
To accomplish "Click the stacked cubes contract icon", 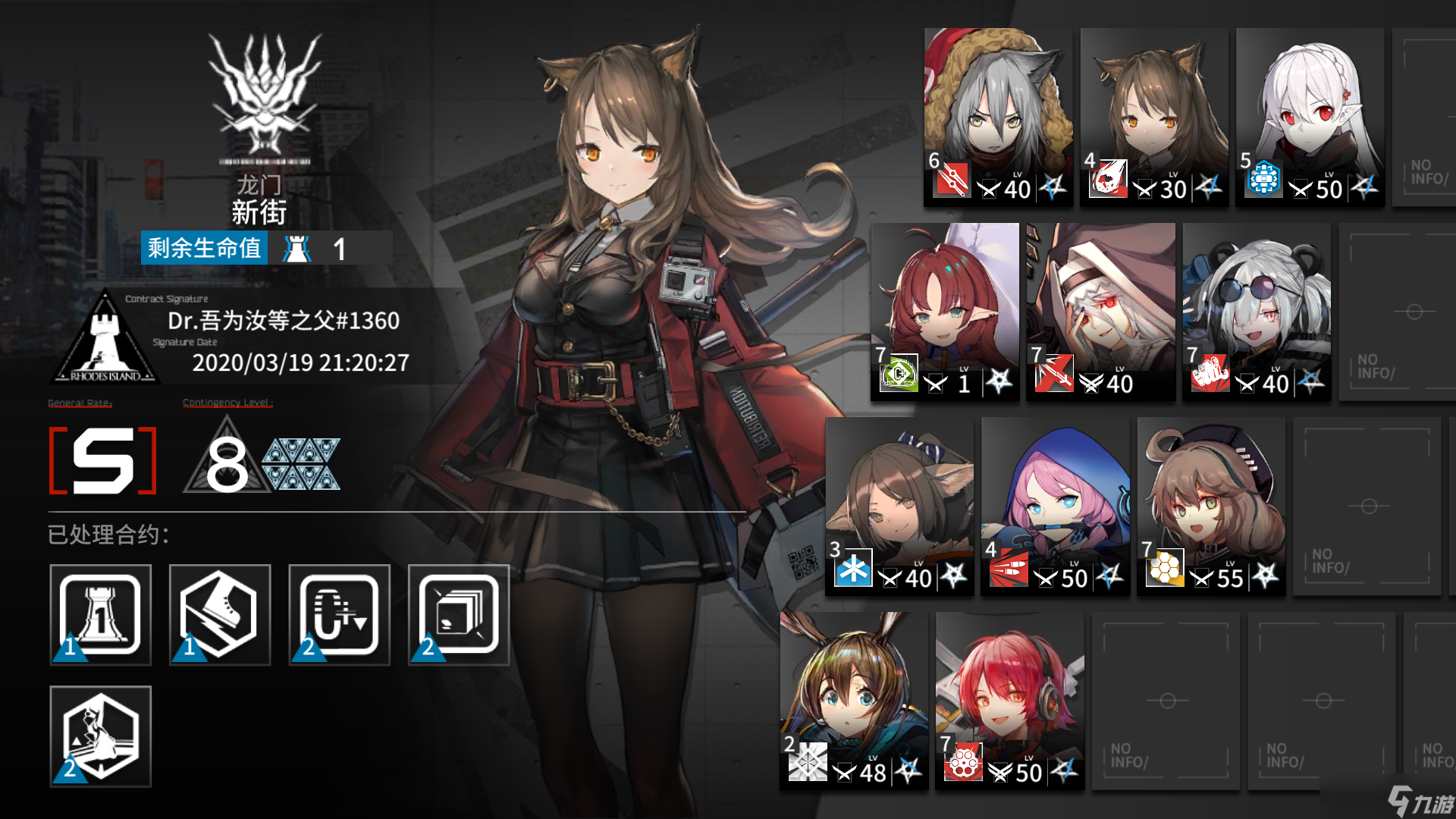I will click(x=458, y=614).
